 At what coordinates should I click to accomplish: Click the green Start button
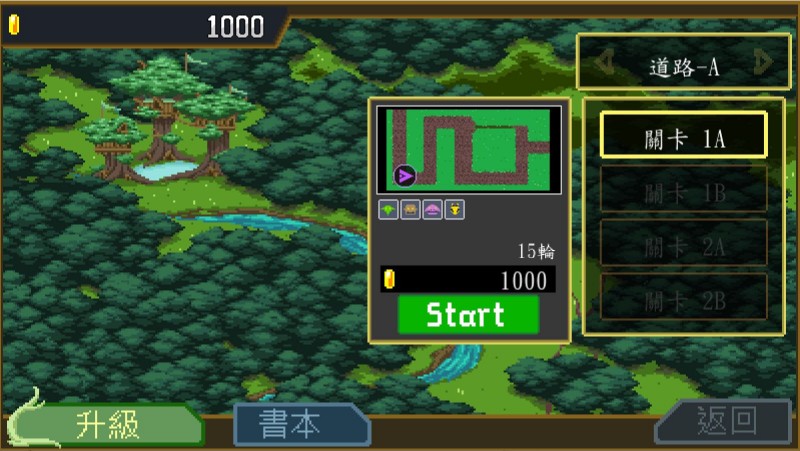click(x=468, y=315)
